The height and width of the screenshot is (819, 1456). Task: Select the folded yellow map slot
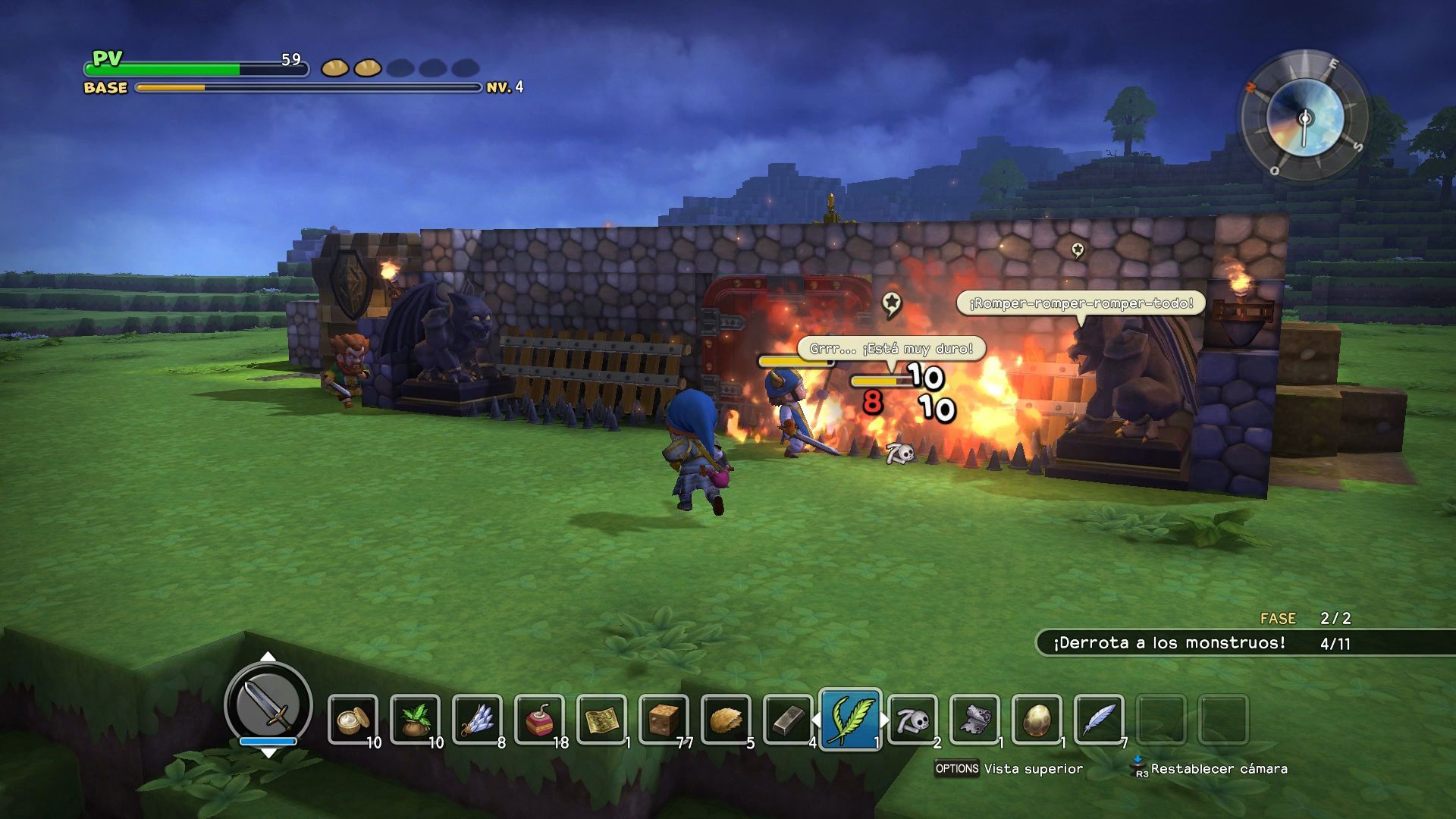(602, 719)
